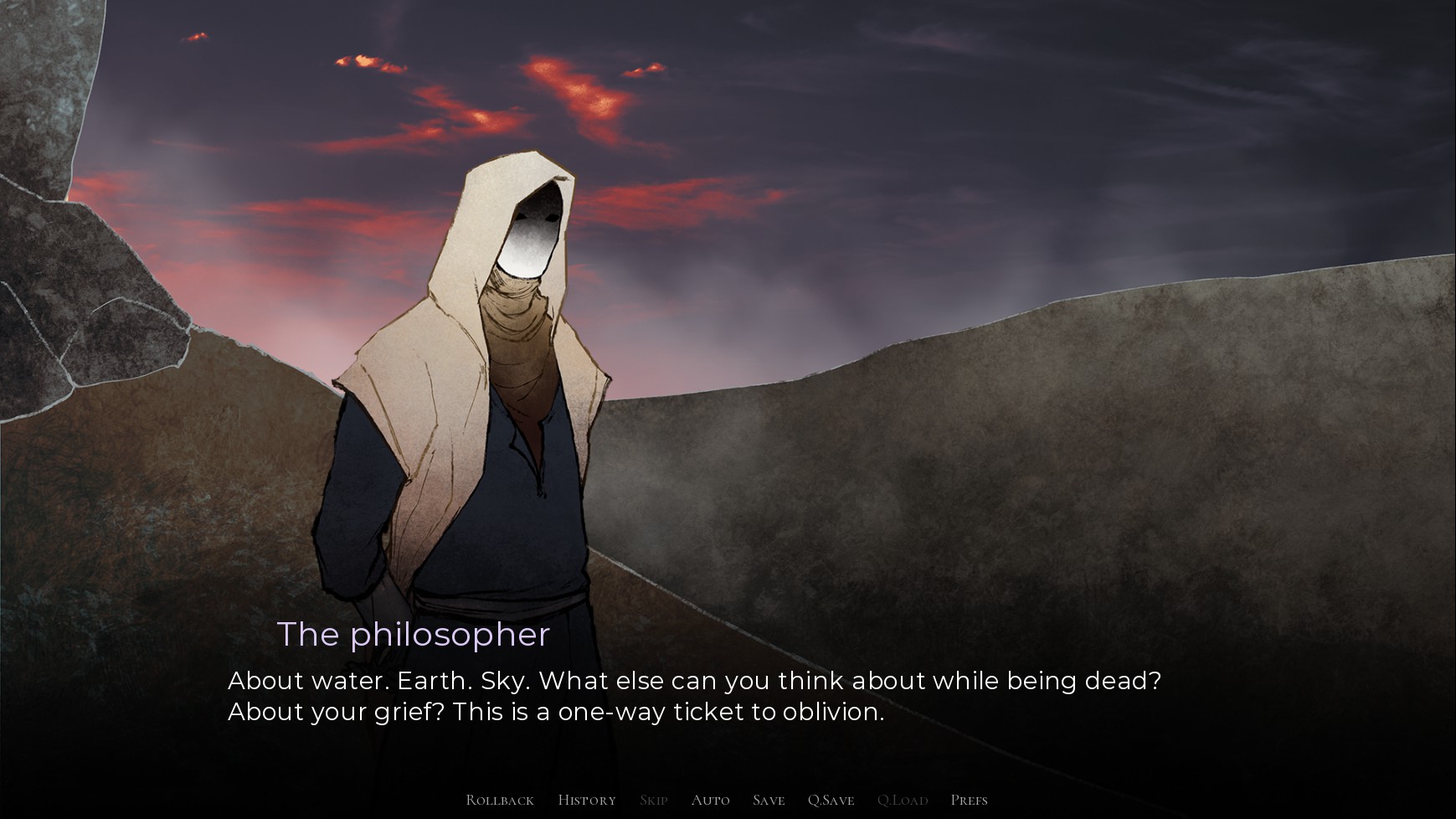1456x819 pixels.
Task: Select Q.Load from the bottom toolbar
Action: [902, 800]
